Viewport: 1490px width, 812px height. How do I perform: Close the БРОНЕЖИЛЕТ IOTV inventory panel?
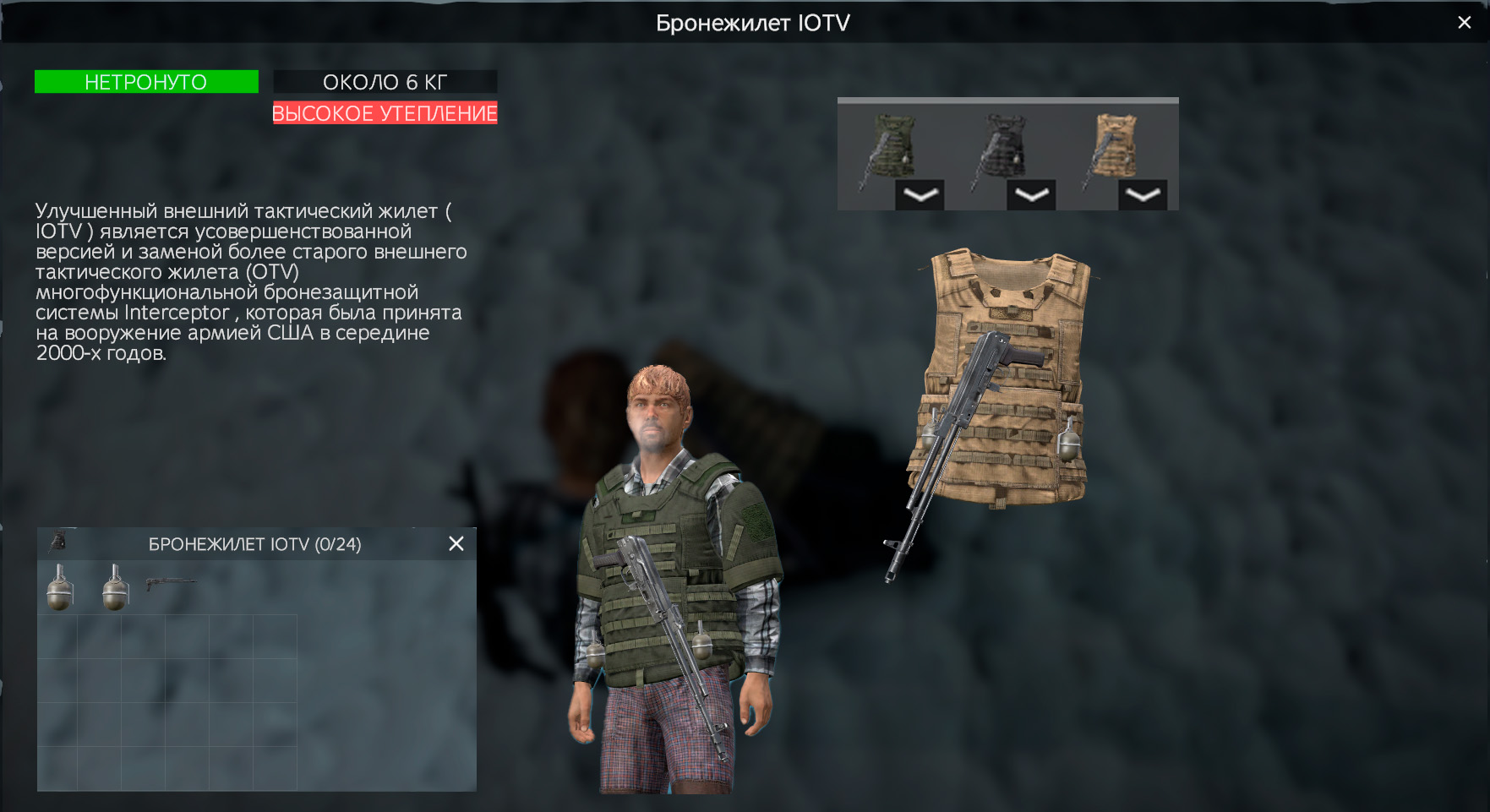456,543
